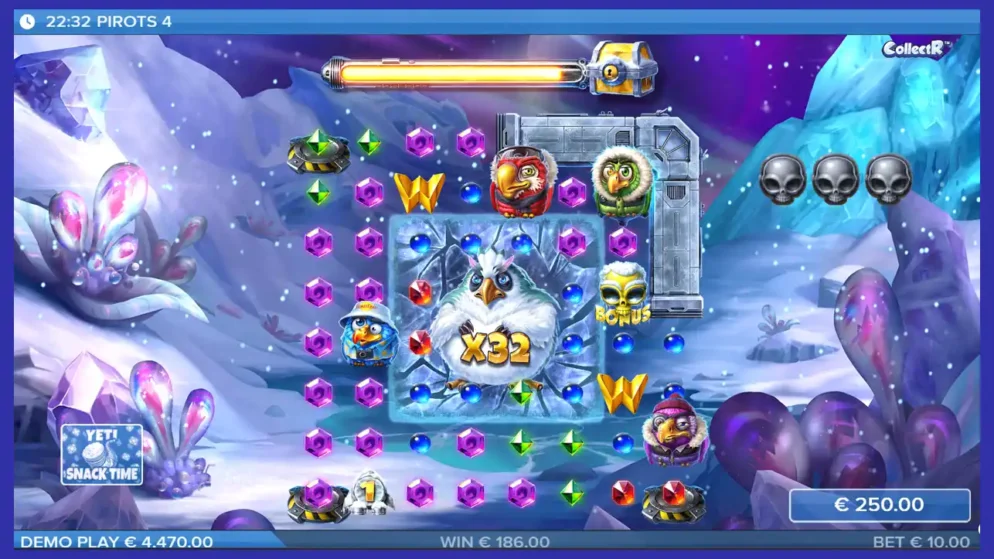Click the € 250.00 amount box
The width and height of the screenshot is (994, 559).
point(879,505)
